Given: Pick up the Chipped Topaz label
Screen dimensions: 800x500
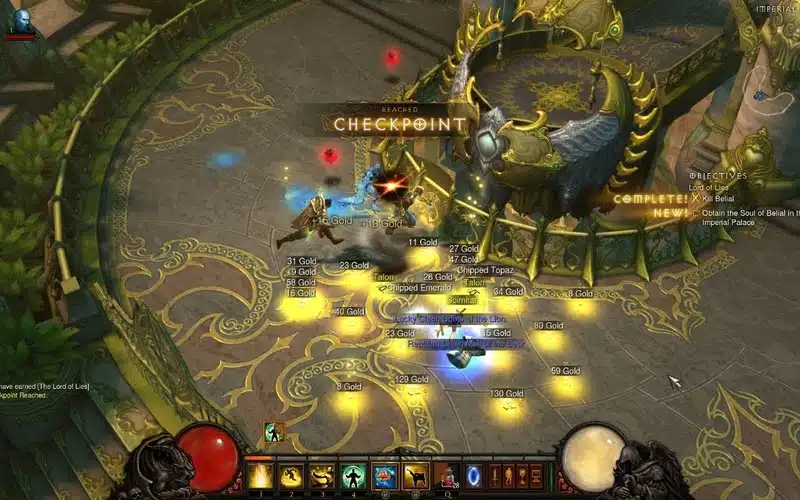Looking at the screenshot, I should tap(485, 271).
